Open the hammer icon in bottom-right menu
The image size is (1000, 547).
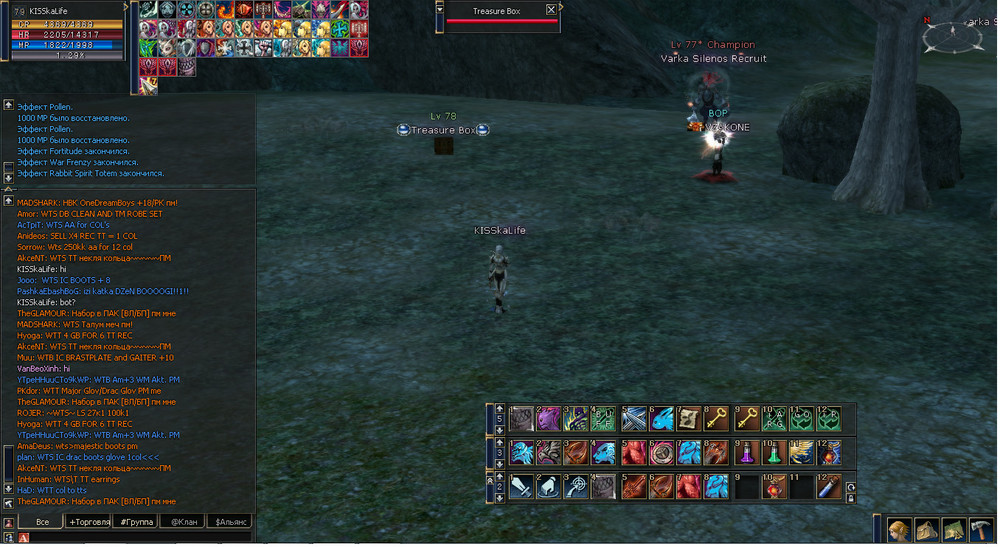tap(981, 530)
